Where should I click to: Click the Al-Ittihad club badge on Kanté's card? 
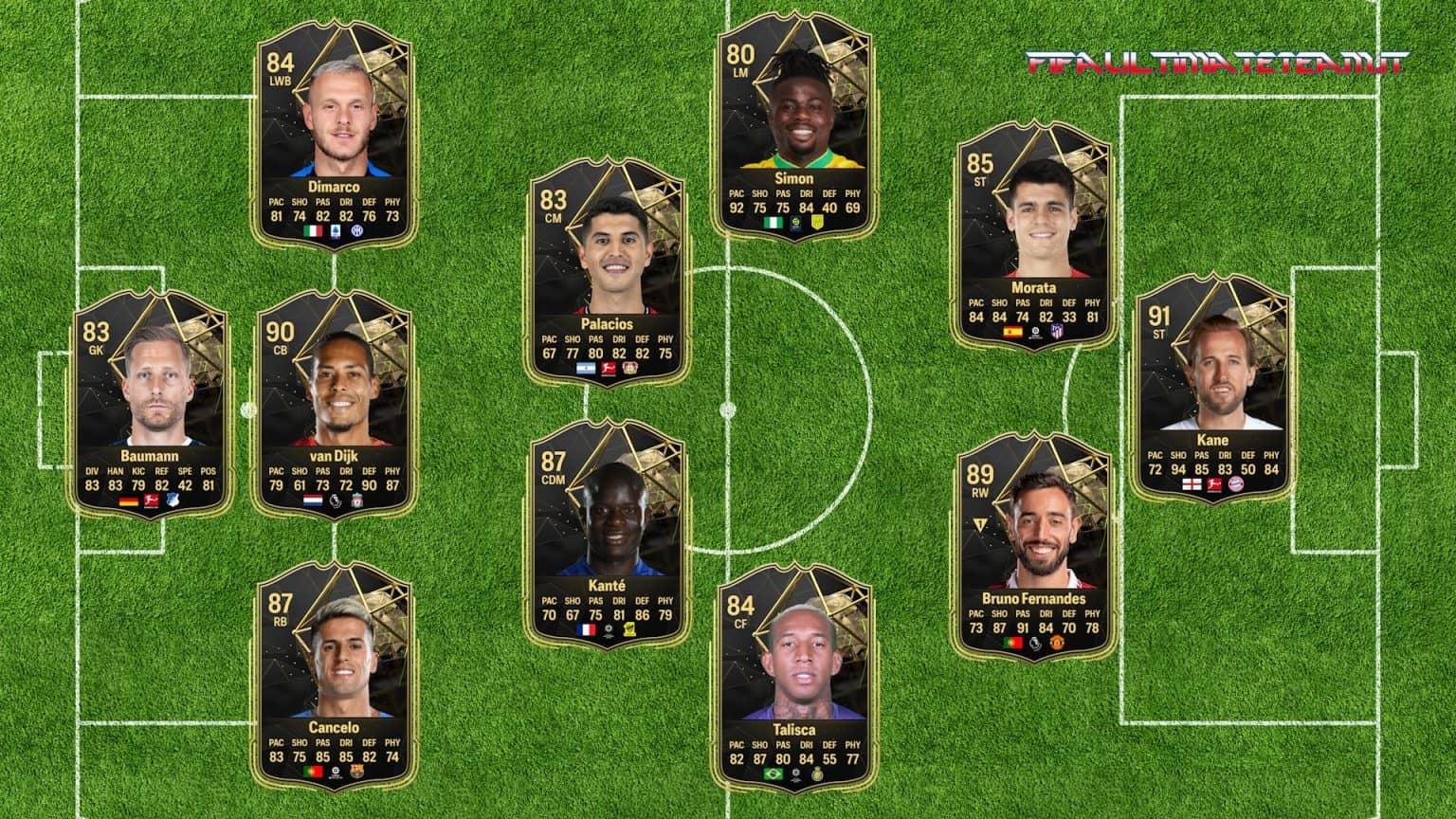[629, 629]
